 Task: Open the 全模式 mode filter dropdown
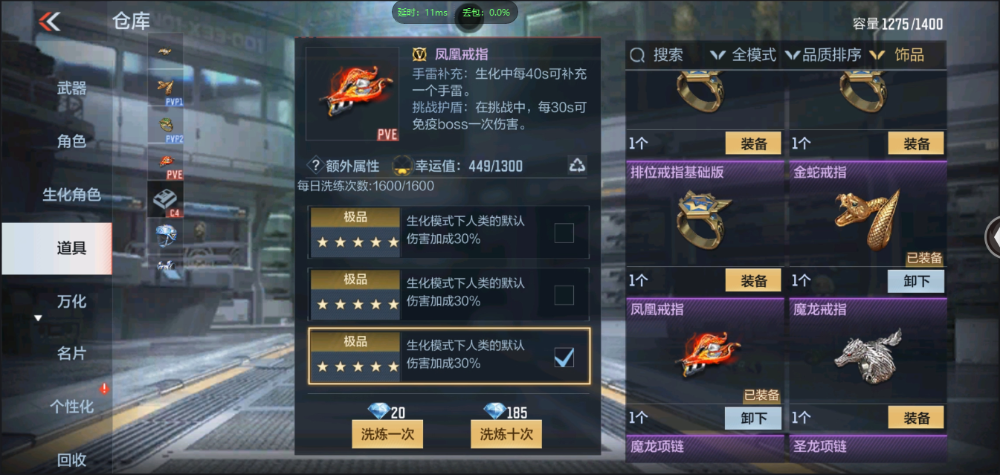coord(743,55)
